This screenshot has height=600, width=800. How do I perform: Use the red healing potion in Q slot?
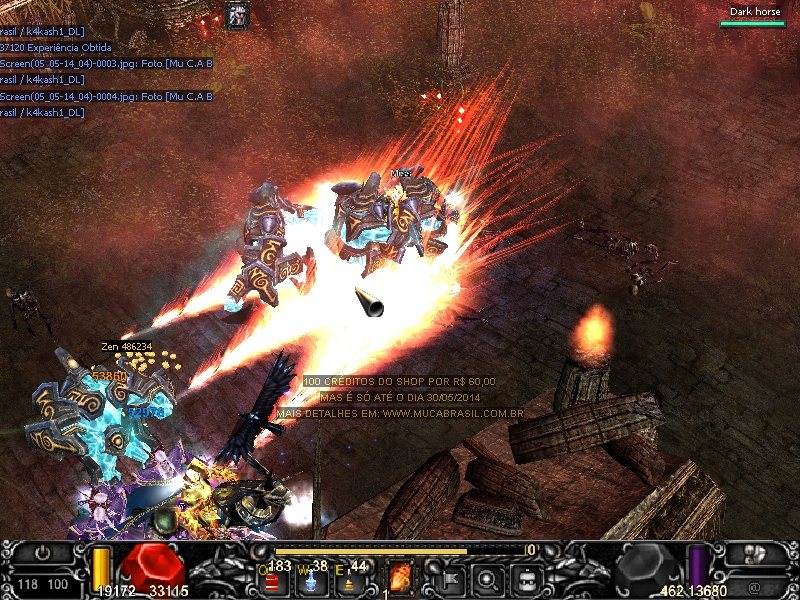coord(272,579)
